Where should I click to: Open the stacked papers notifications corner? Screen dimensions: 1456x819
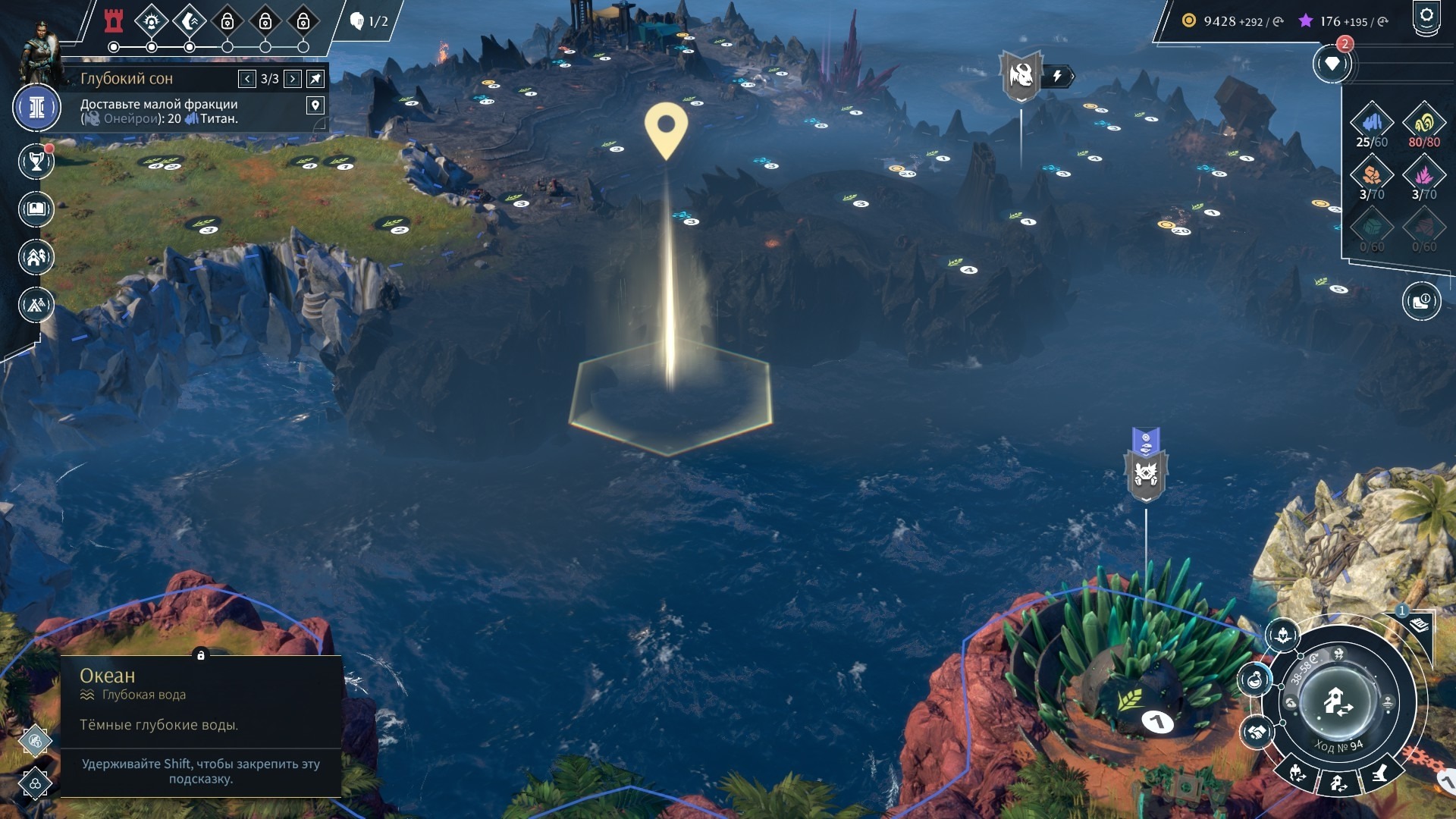pos(1419,625)
